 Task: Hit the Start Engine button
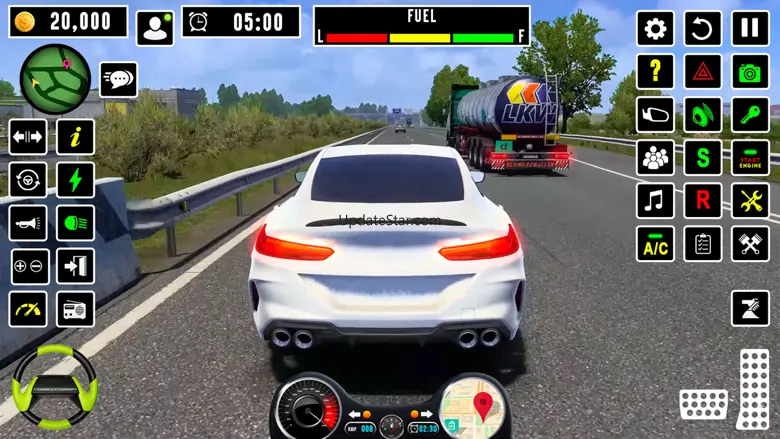[x=750, y=158]
